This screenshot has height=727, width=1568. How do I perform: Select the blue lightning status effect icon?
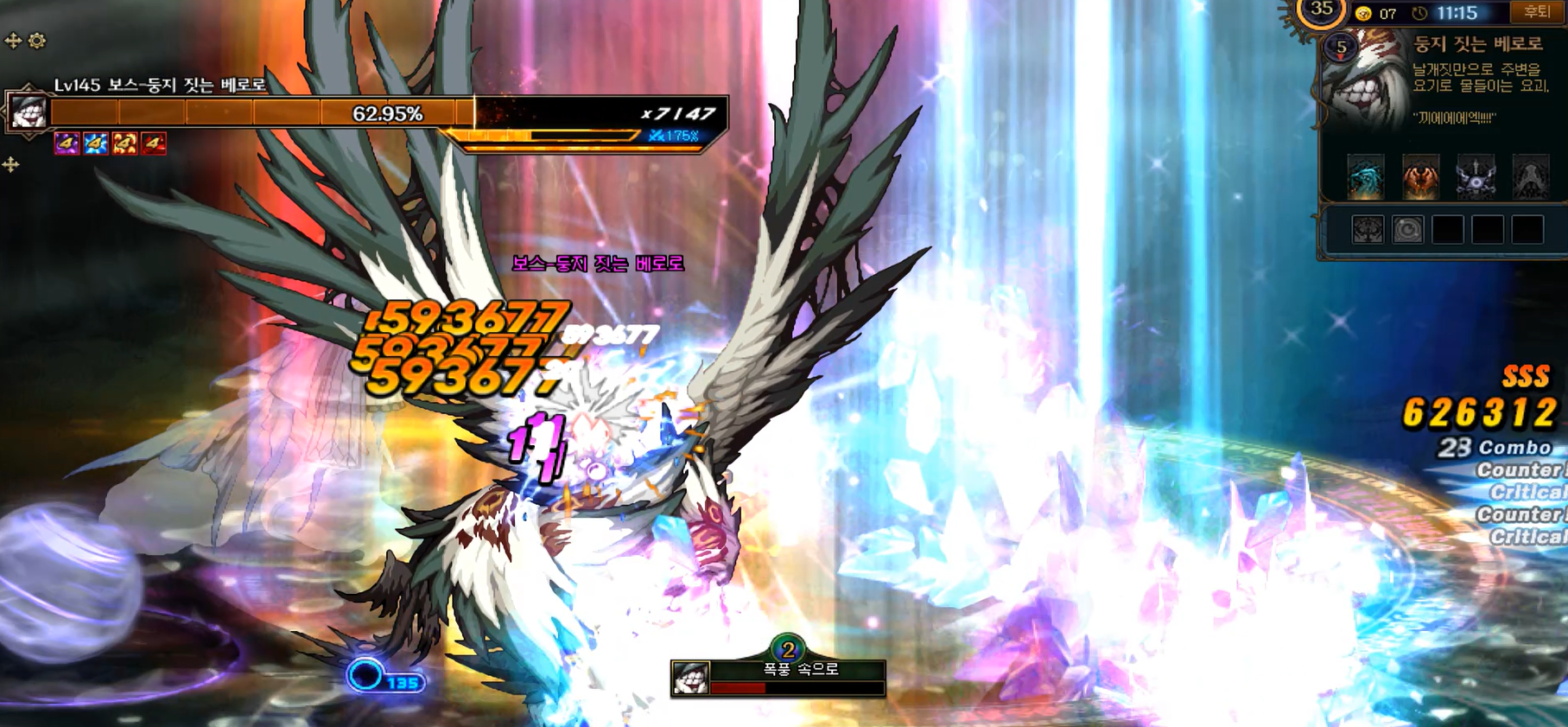click(x=96, y=143)
